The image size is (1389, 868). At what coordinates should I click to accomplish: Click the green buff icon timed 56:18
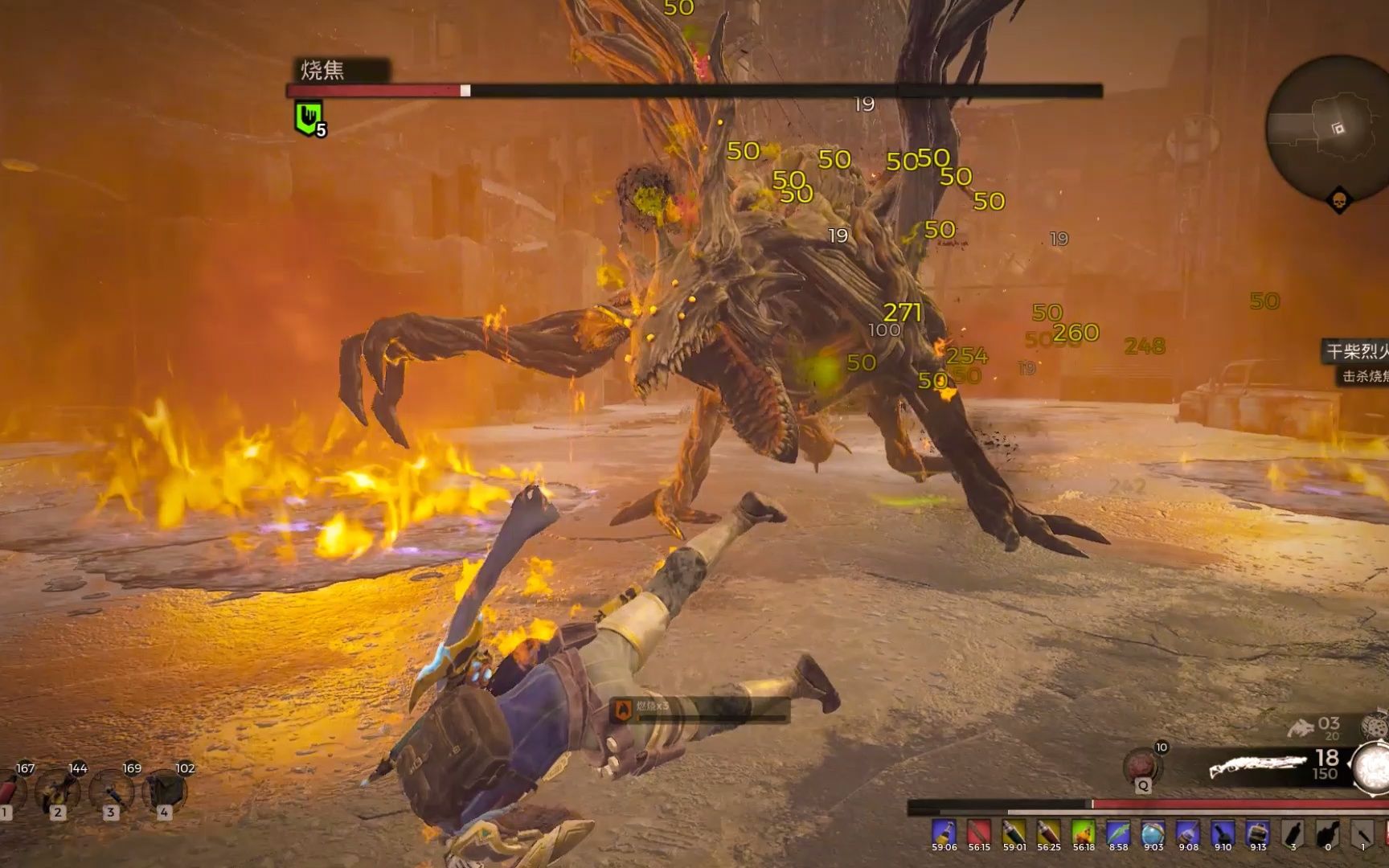pos(1084,833)
